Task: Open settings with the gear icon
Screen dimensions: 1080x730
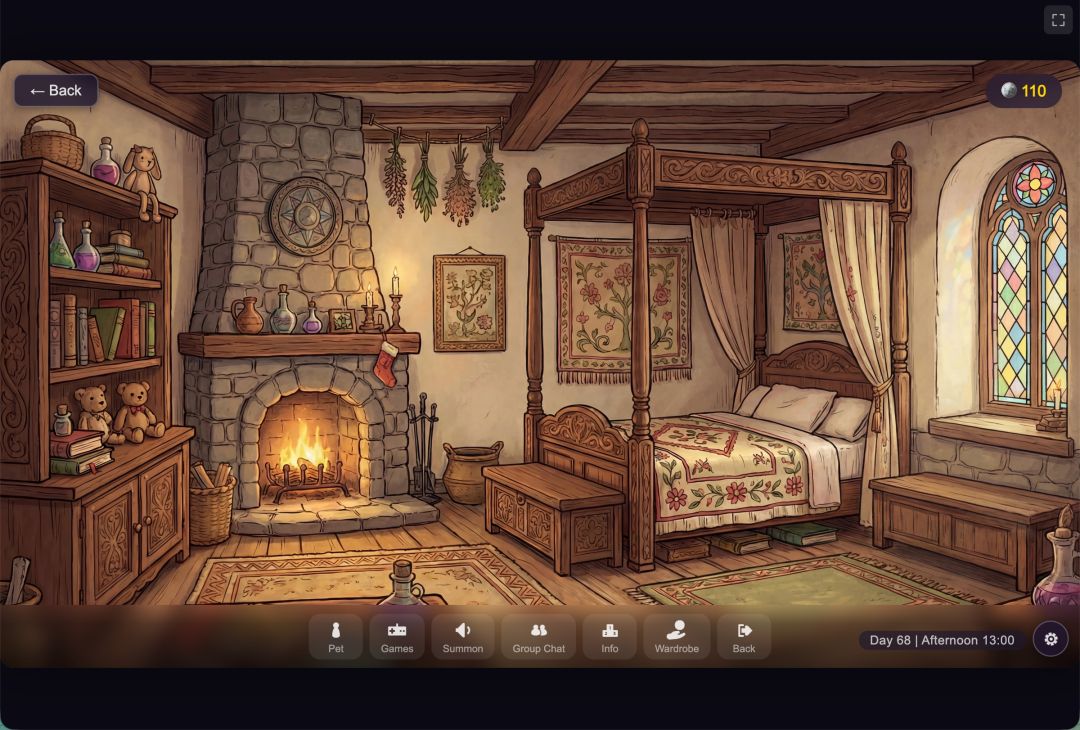Action: tap(1051, 639)
